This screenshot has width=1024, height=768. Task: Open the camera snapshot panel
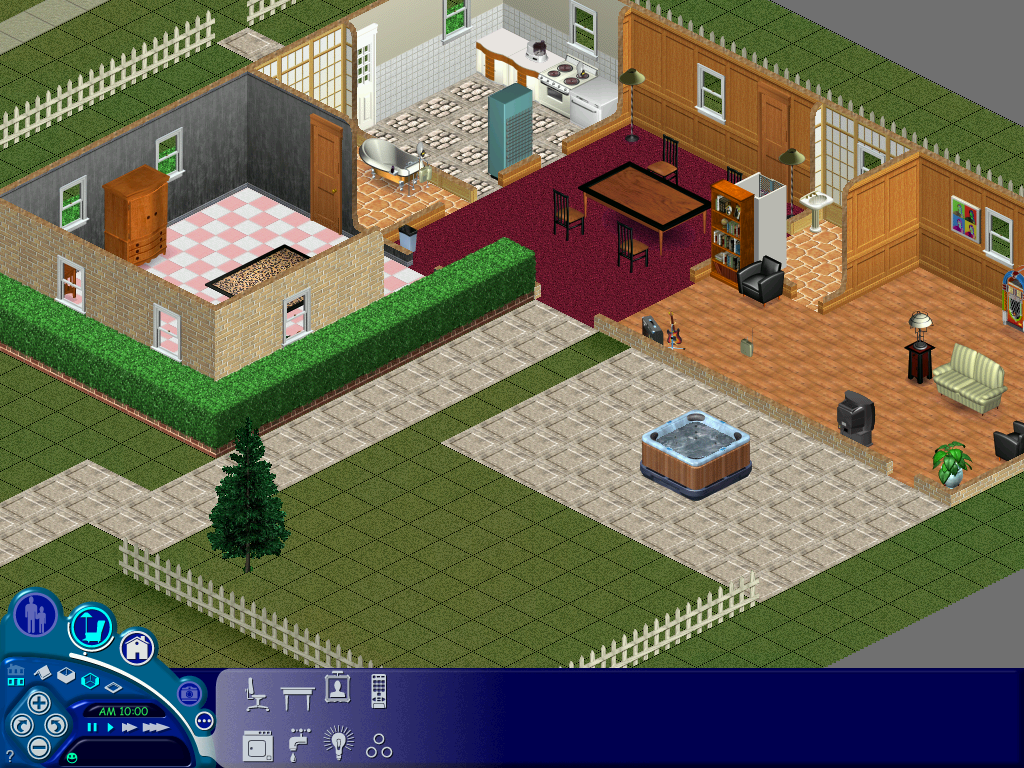(189, 692)
